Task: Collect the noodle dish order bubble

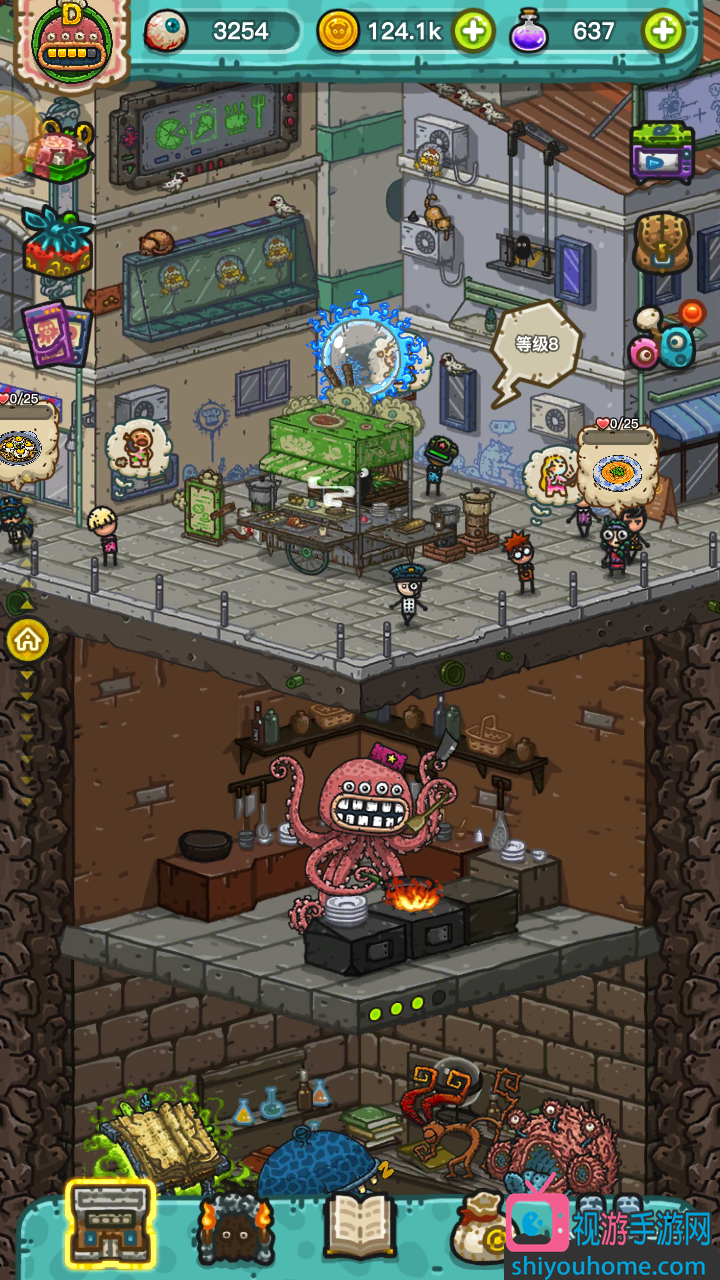Action: pyautogui.click(x=617, y=468)
